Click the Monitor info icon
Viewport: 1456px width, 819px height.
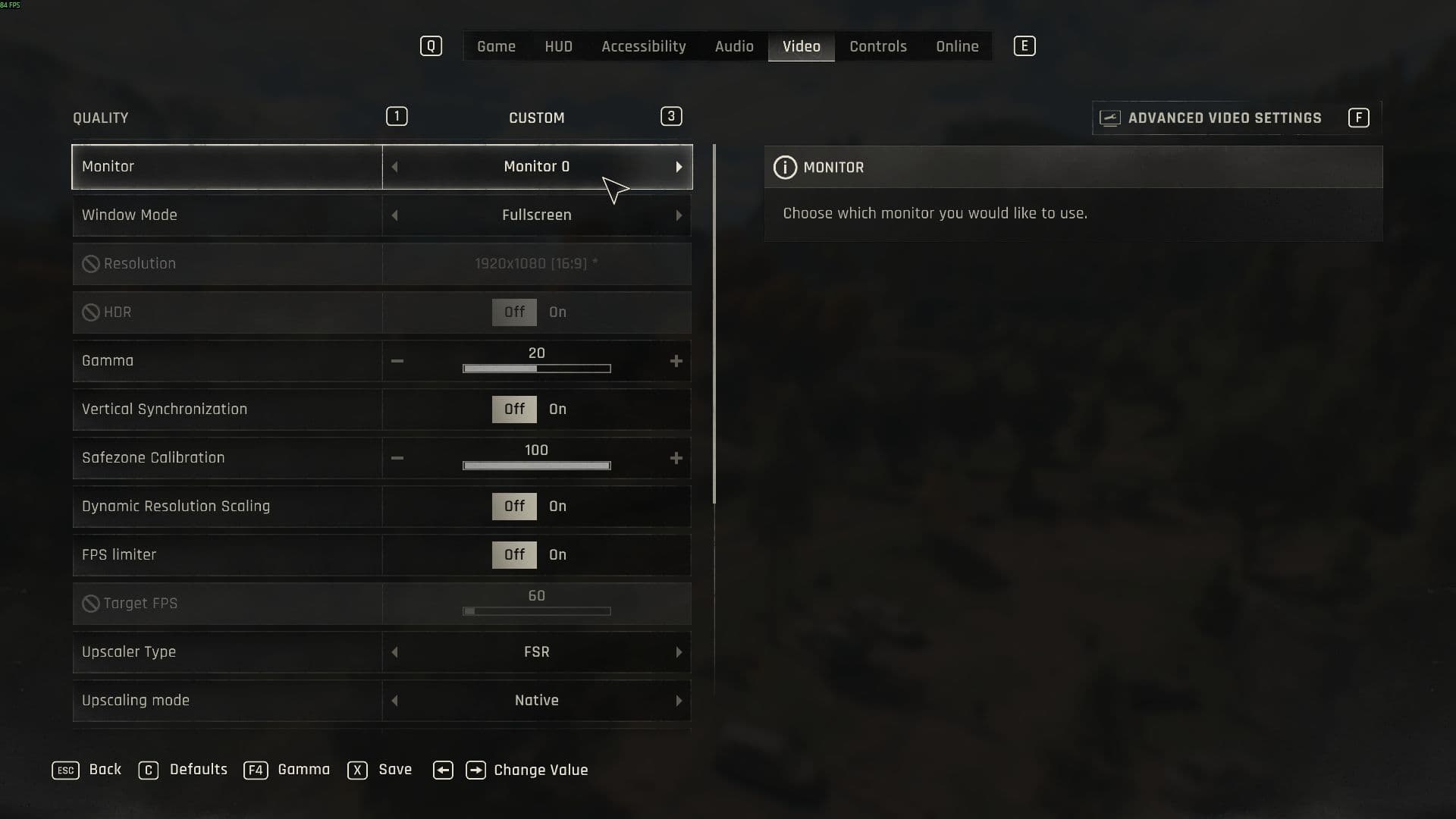786,167
